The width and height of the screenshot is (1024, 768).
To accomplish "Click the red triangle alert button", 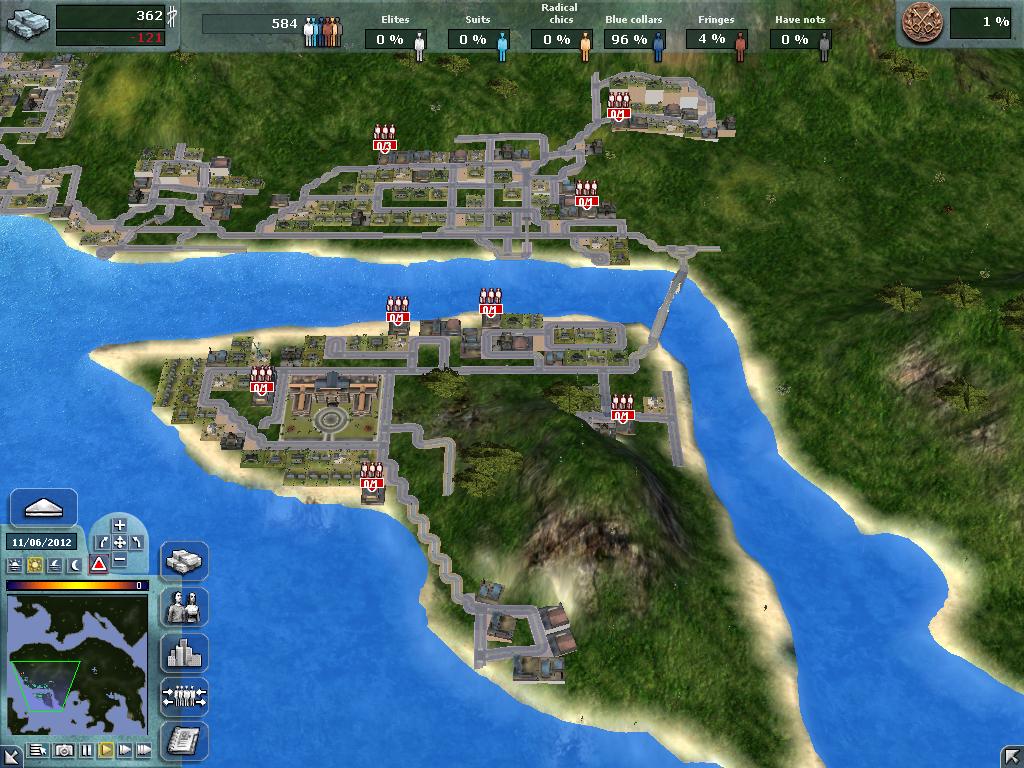I will (99, 564).
